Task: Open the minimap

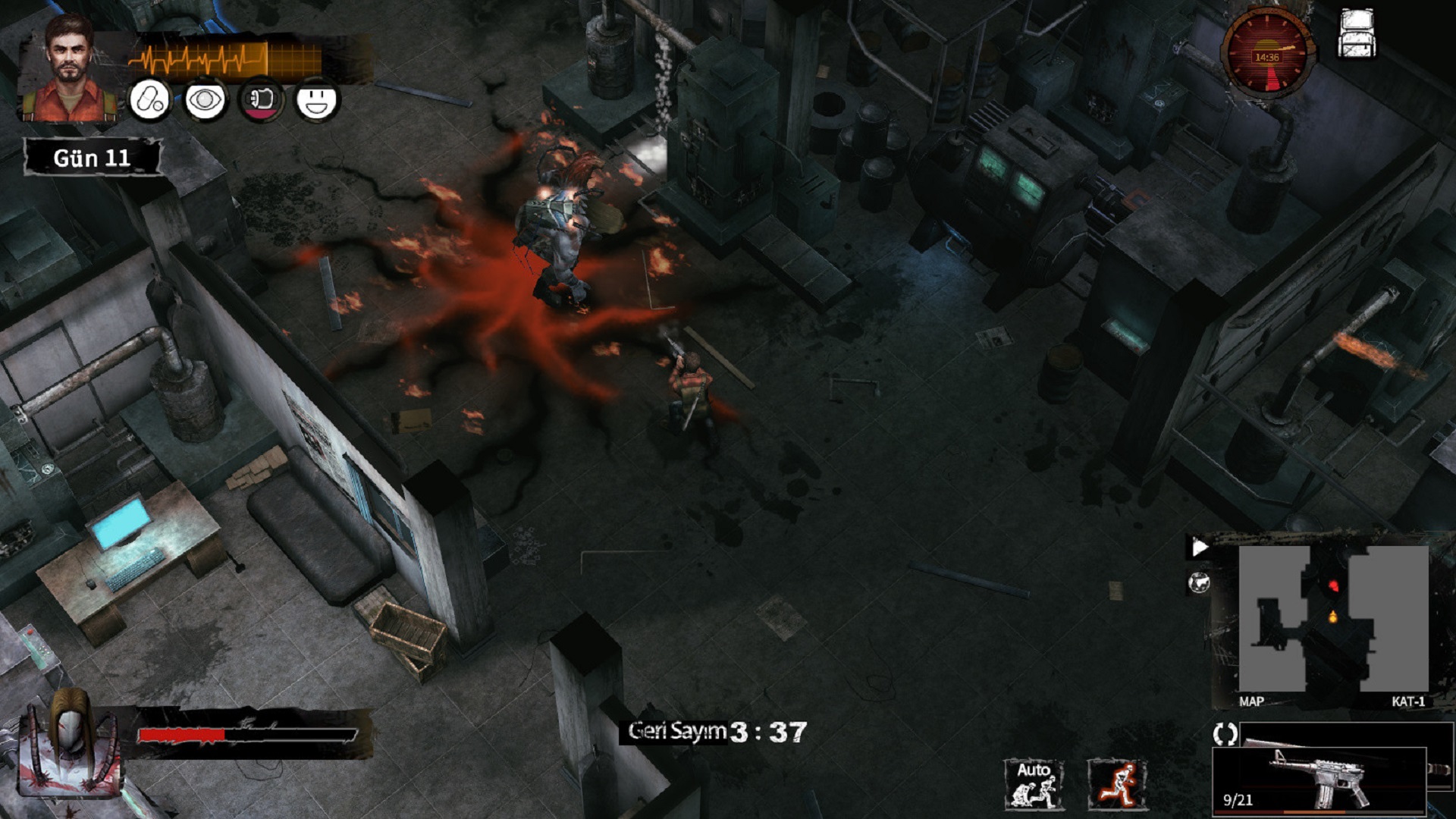Action: [1333, 618]
